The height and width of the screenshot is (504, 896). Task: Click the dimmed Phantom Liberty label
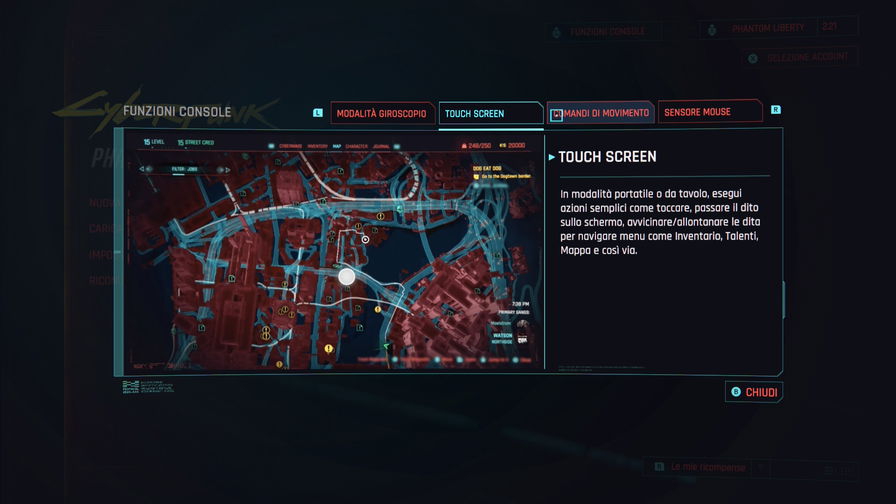pyautogui.click(x=770, y=29)
